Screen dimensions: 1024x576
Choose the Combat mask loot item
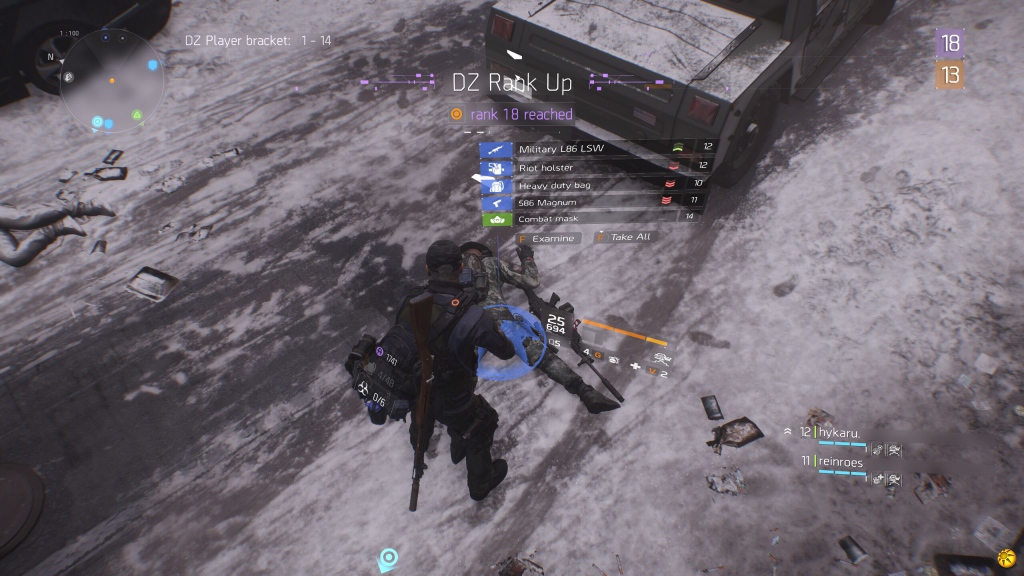click(x=590, y=219)
